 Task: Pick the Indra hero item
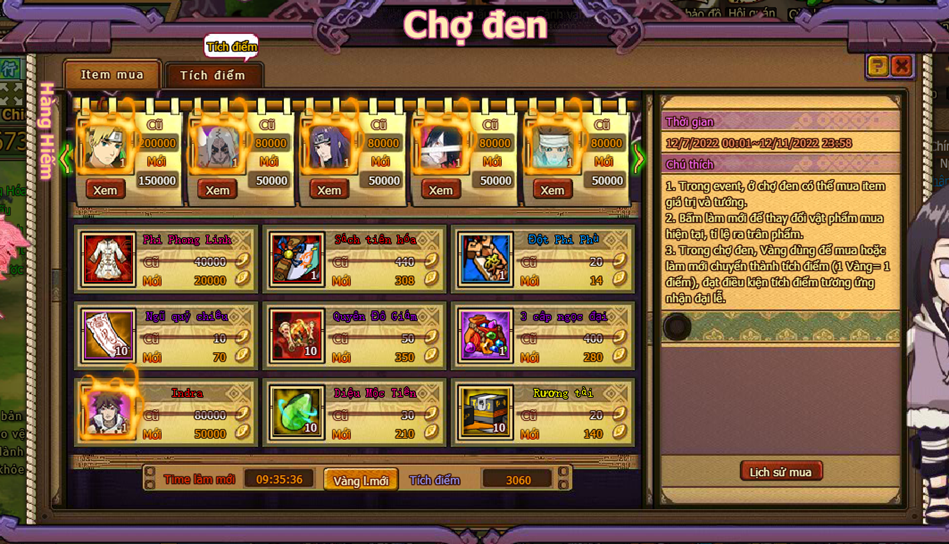[108, 412]
